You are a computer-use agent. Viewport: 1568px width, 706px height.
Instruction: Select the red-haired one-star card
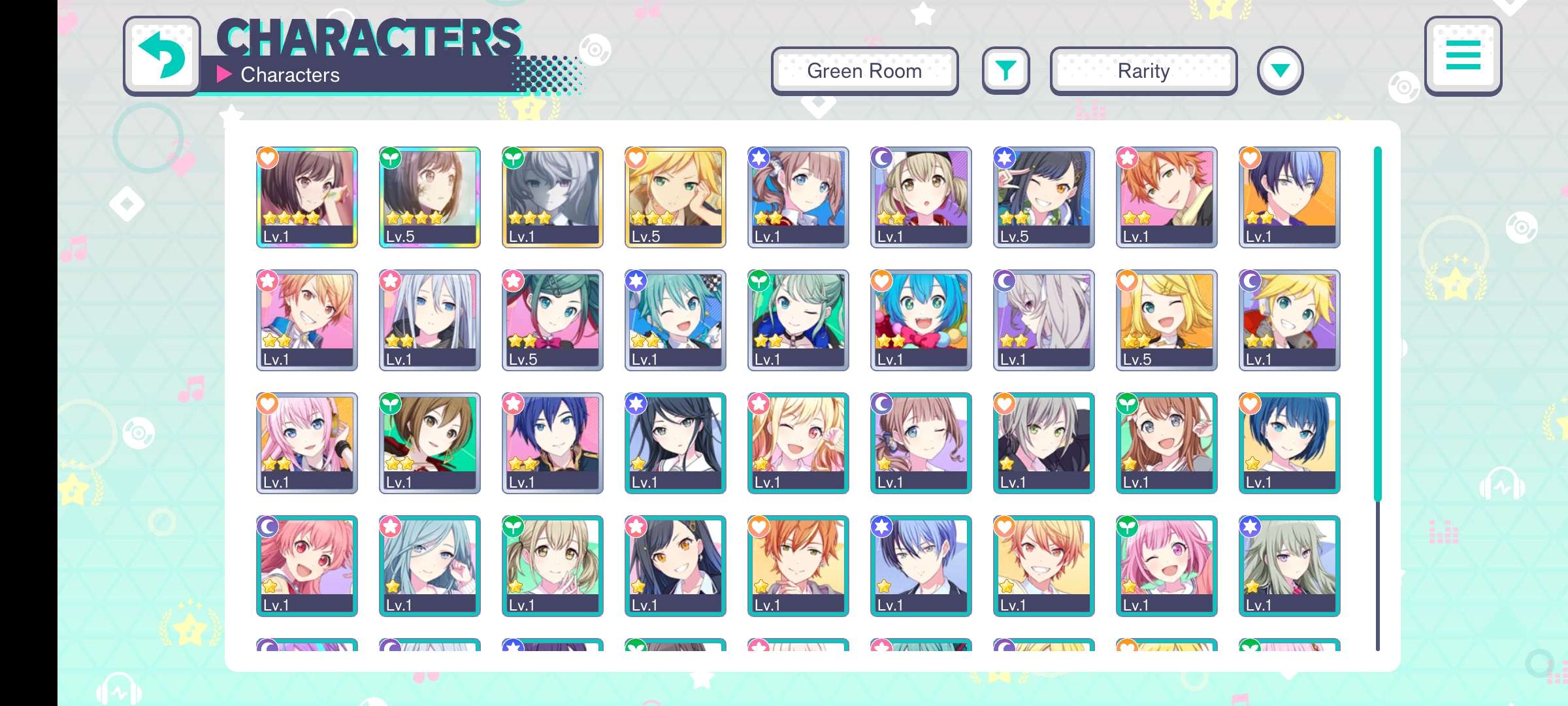point(306,565)
